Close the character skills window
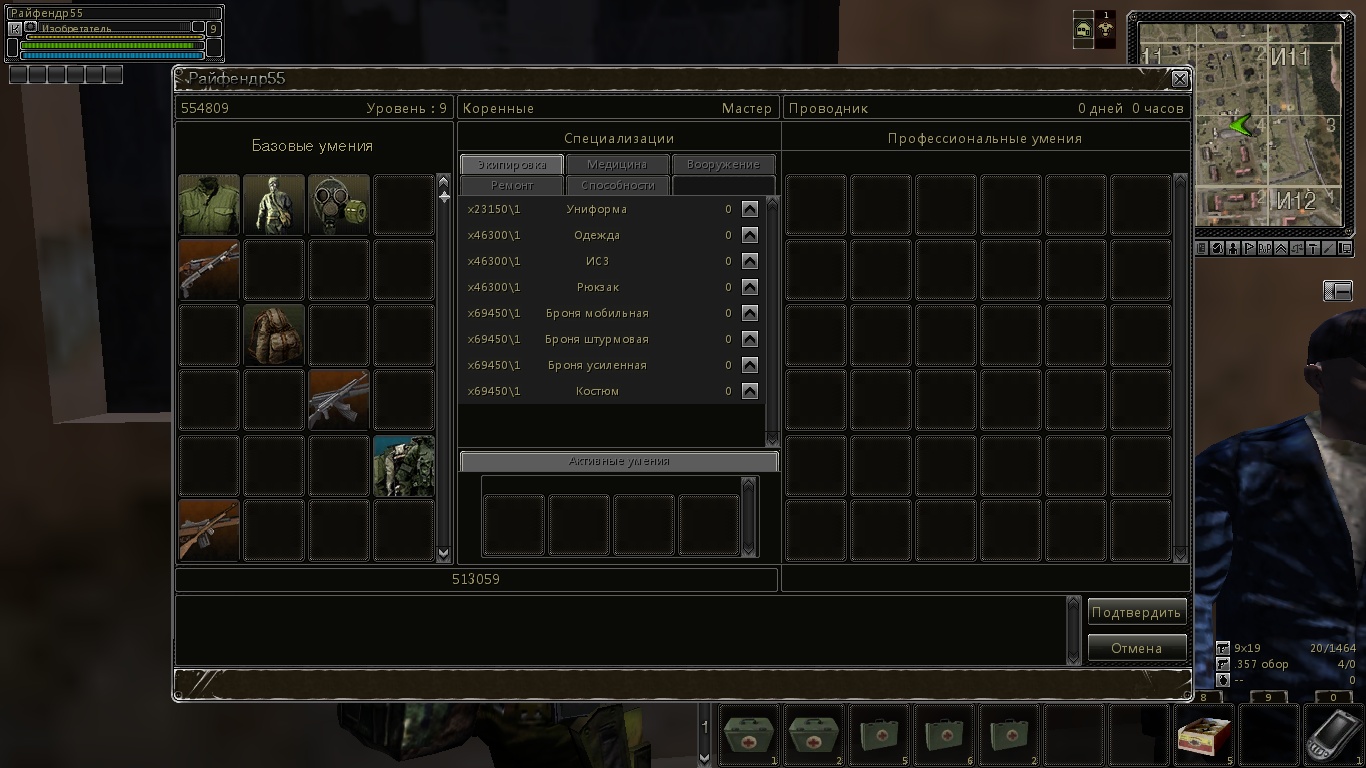The width and height of the screenshot is (1366, 768). pos(1180,79)
